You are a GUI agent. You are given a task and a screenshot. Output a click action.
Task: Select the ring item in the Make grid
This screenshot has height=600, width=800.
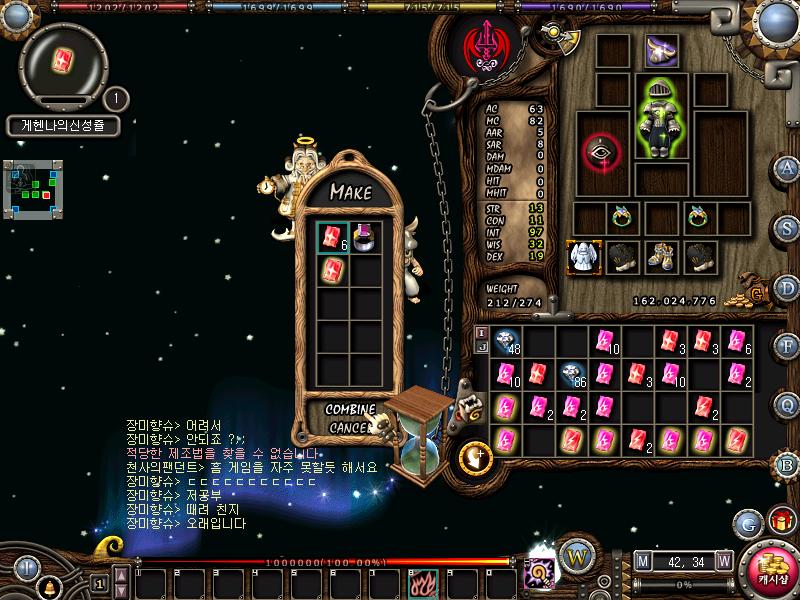(366, 236)
